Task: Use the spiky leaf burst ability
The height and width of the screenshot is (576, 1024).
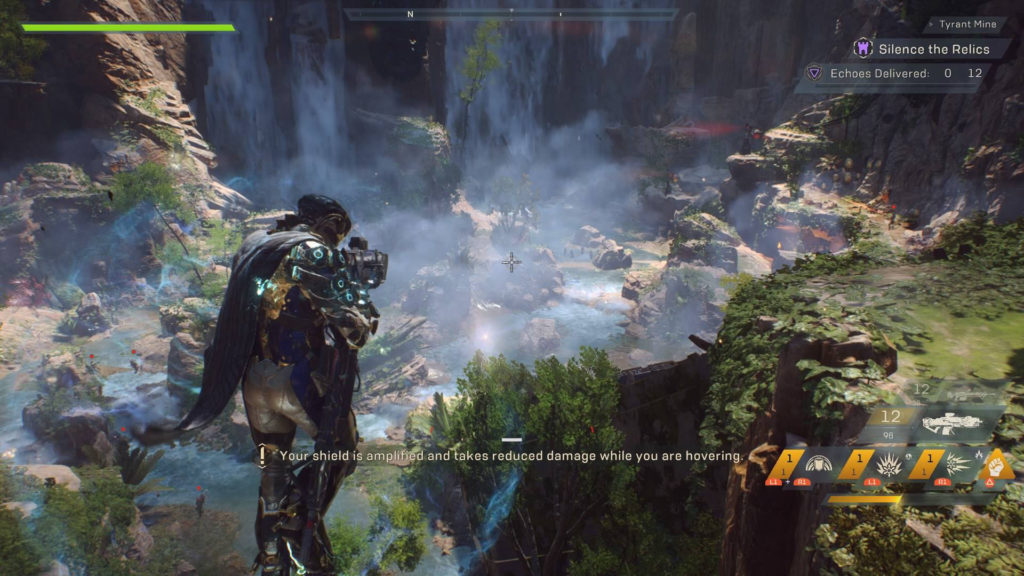Action: 889,464
